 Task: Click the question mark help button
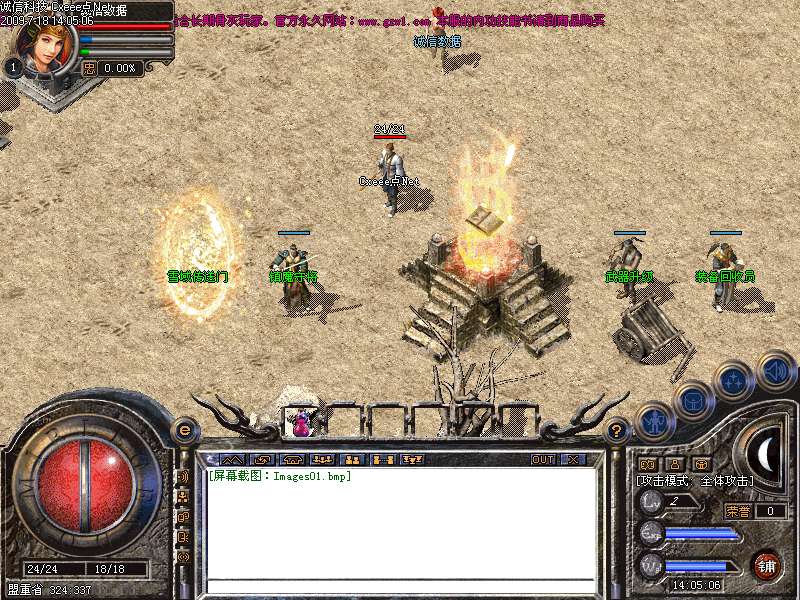click(x=618, y=431)
